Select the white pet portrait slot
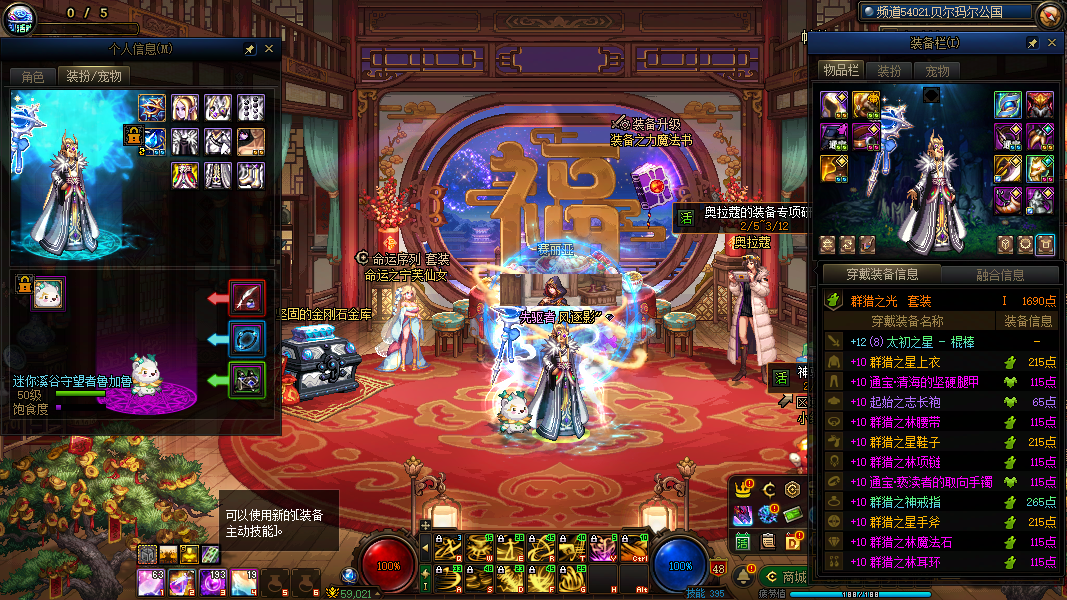This screenshot has height=600, width=1067. pyautogui.click(x=48, y=294)
